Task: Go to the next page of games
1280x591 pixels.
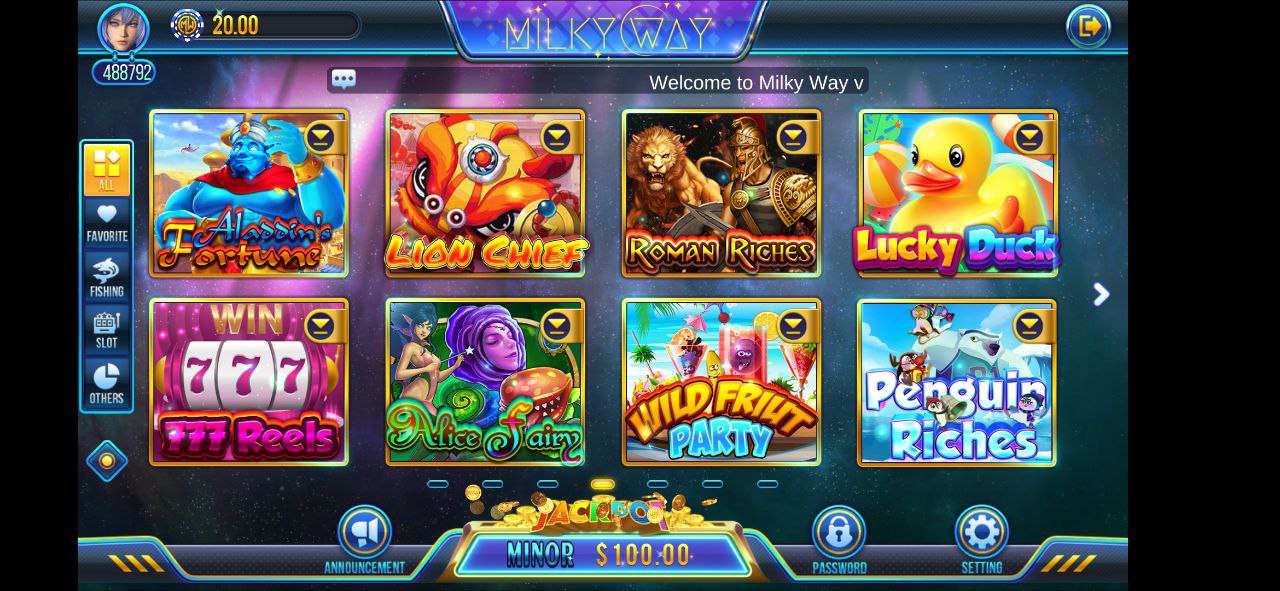Action: click(x=1101, y=294)
